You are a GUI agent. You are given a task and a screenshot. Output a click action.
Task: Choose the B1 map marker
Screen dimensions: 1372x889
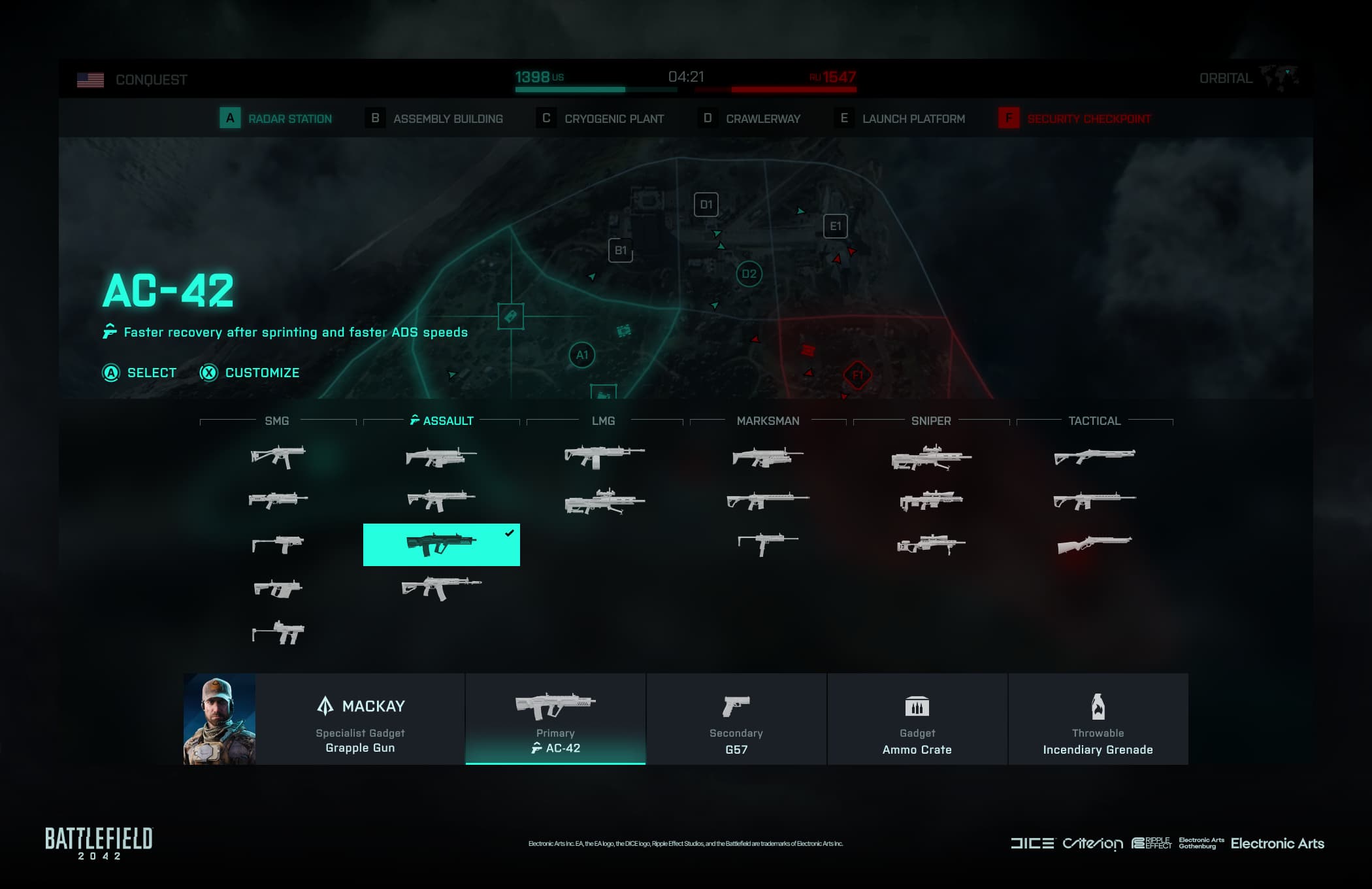(621, 250)
